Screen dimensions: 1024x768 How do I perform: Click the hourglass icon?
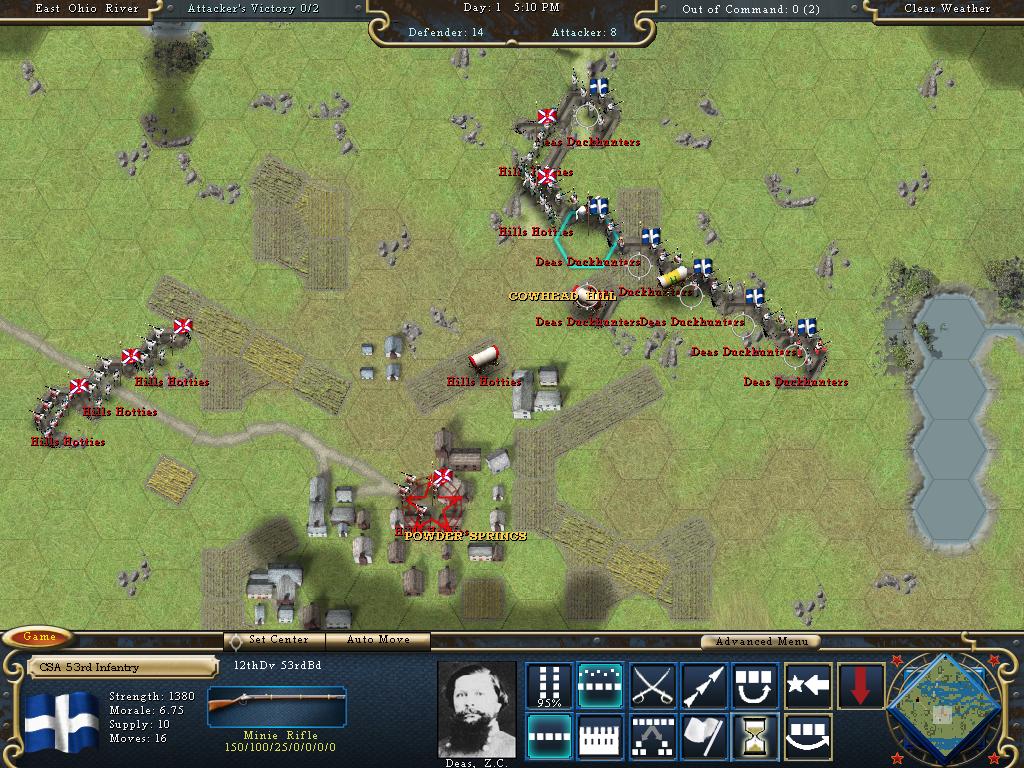(x=757, y=737)
